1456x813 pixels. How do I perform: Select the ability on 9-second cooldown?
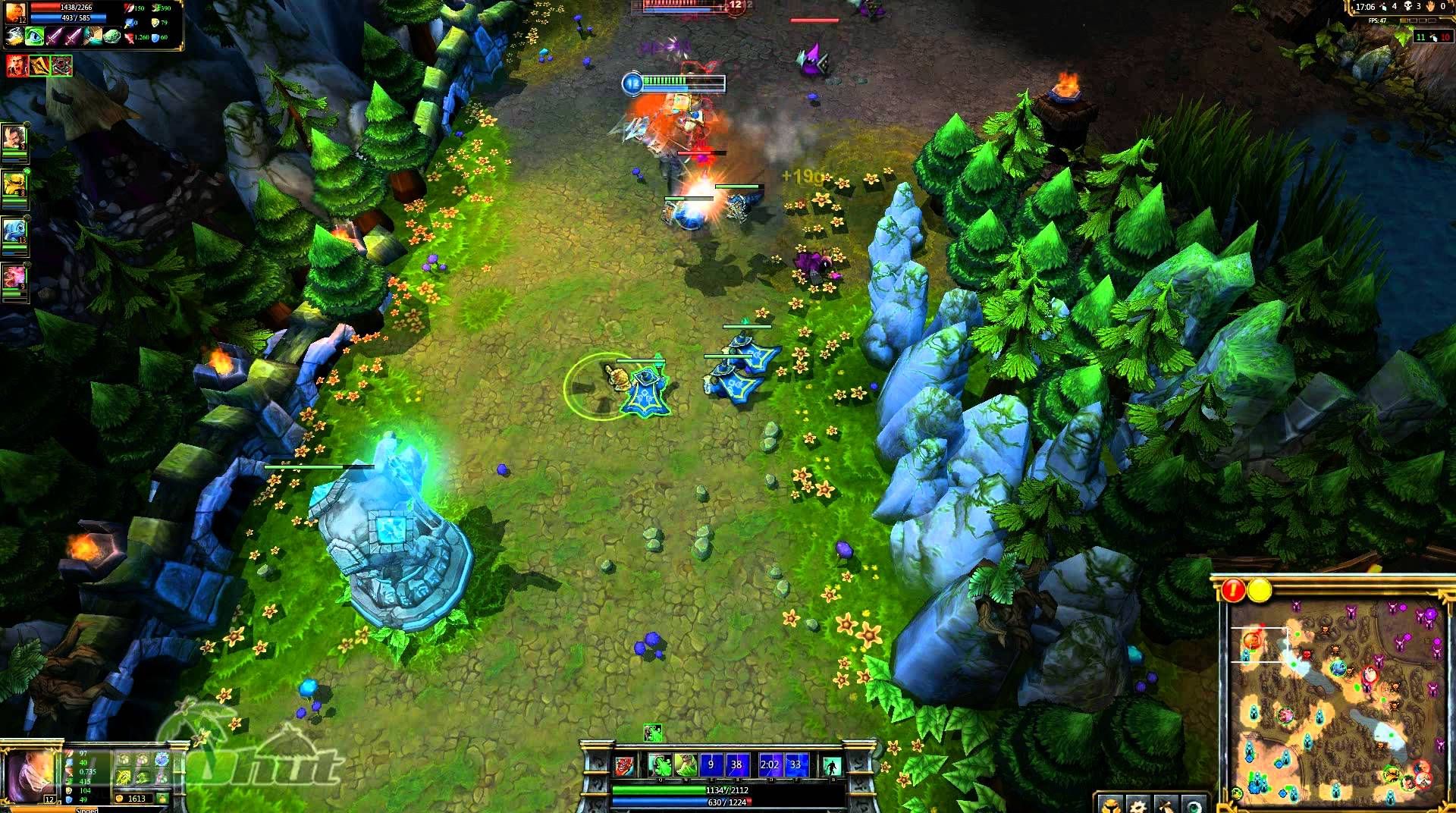(711, 765)
